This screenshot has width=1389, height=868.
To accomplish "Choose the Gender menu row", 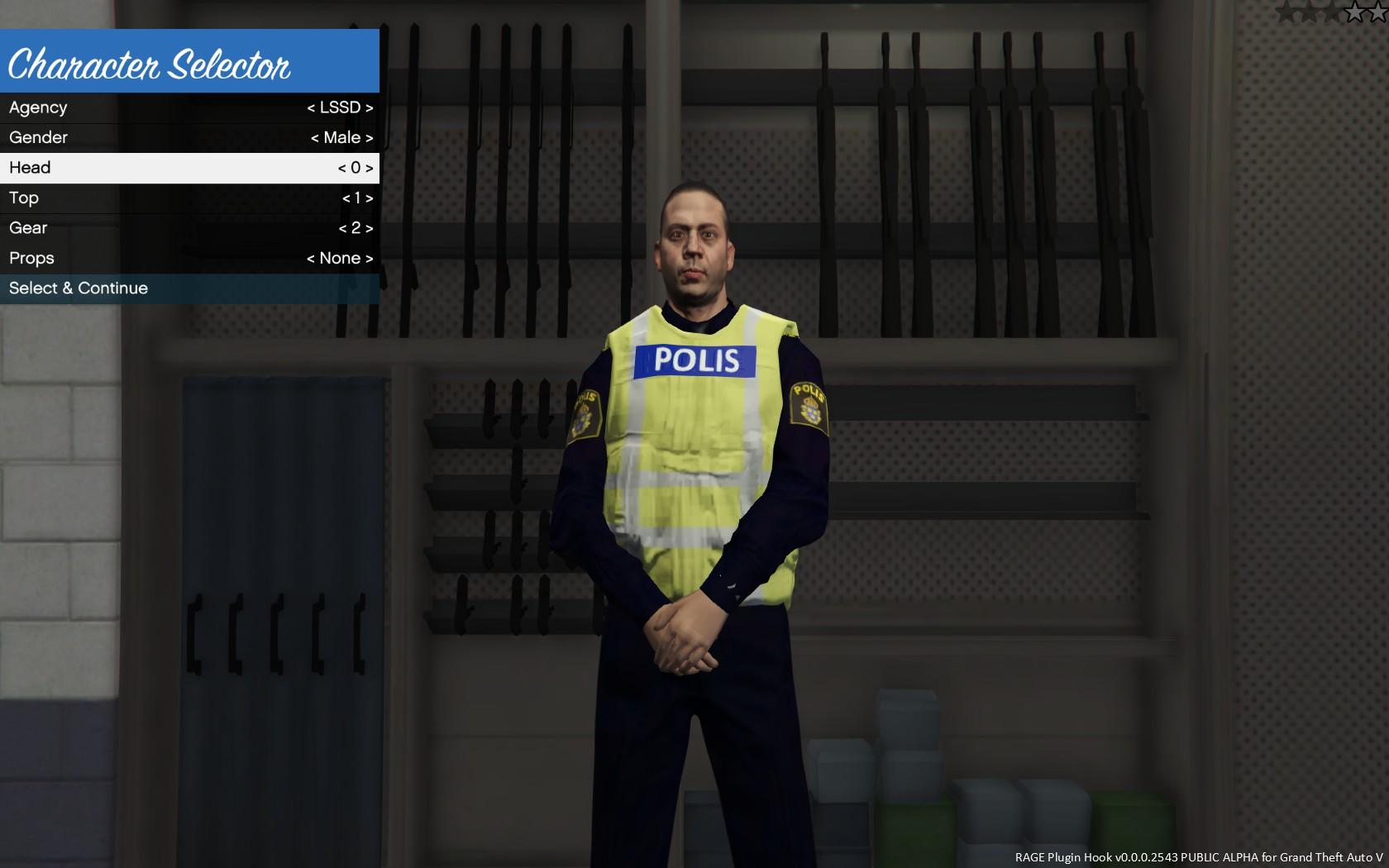I will pos(189,137).
